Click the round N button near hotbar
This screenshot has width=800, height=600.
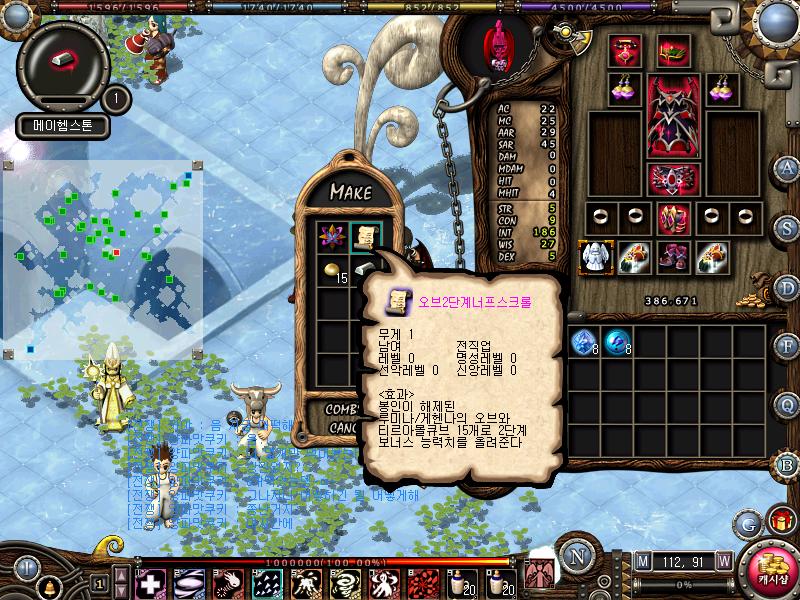(x=576, y=556)
